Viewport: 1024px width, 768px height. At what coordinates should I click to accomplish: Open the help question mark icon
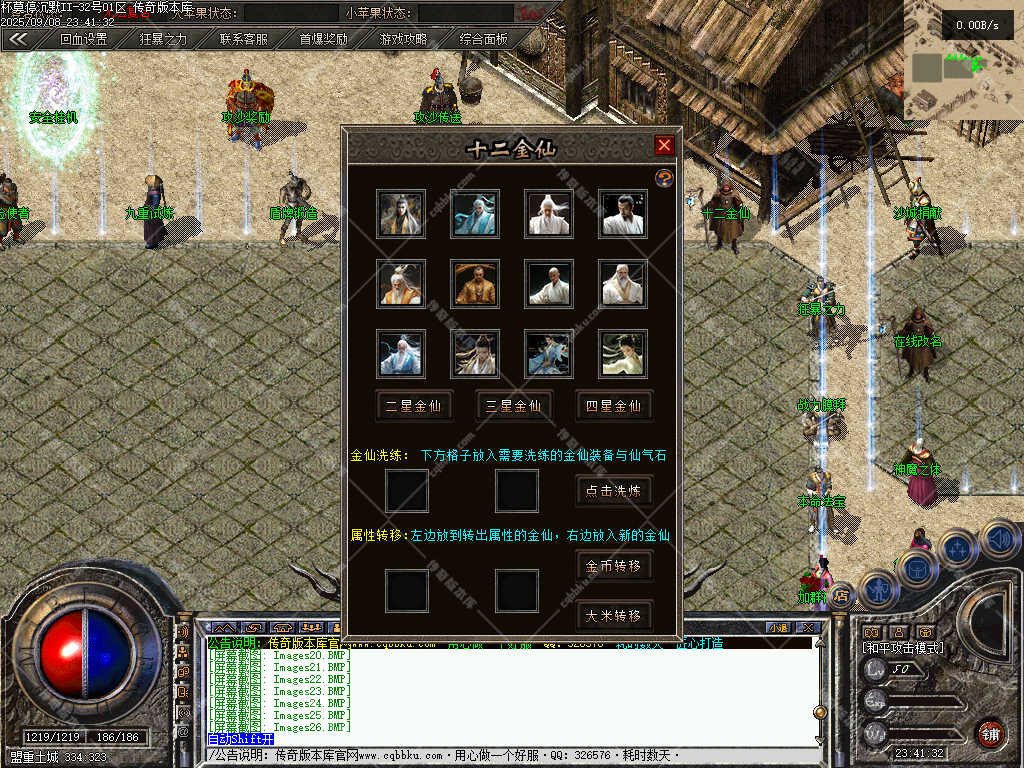[x=664, y=177]
